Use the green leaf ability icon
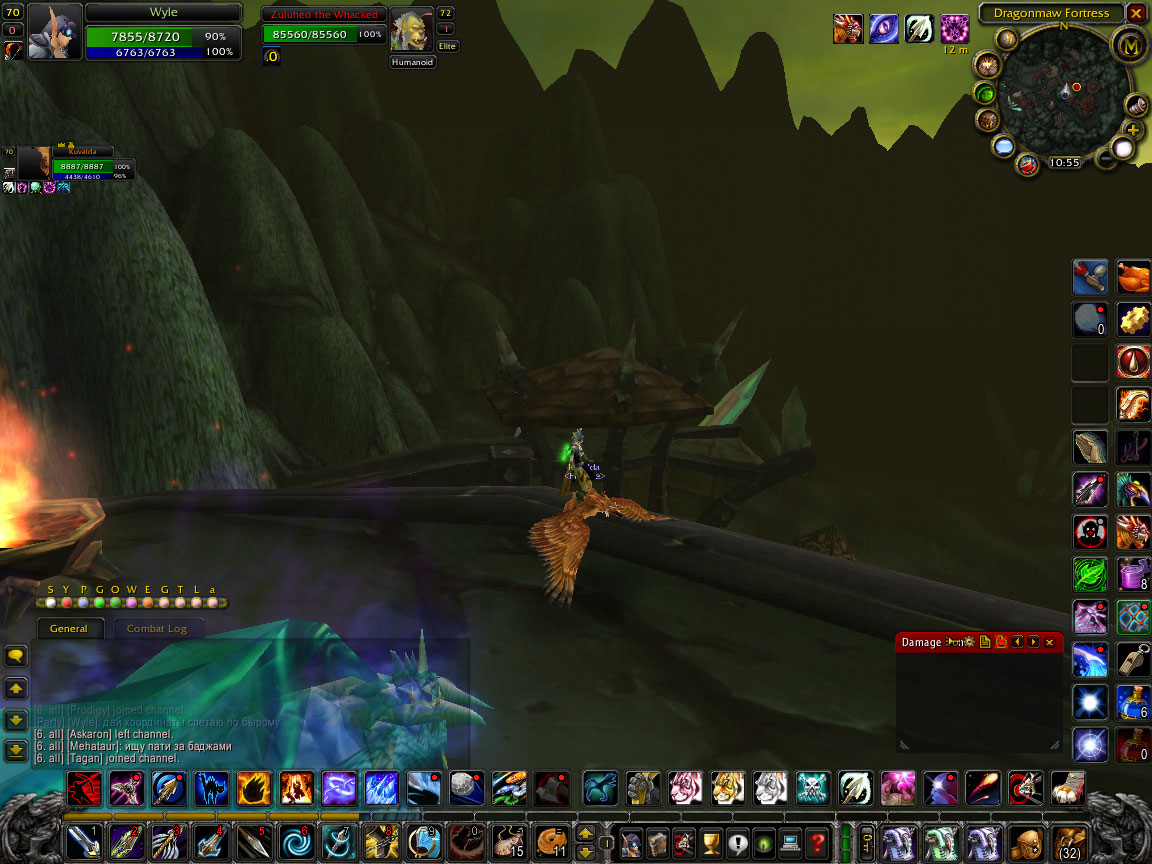 [x=1090, y=574]
